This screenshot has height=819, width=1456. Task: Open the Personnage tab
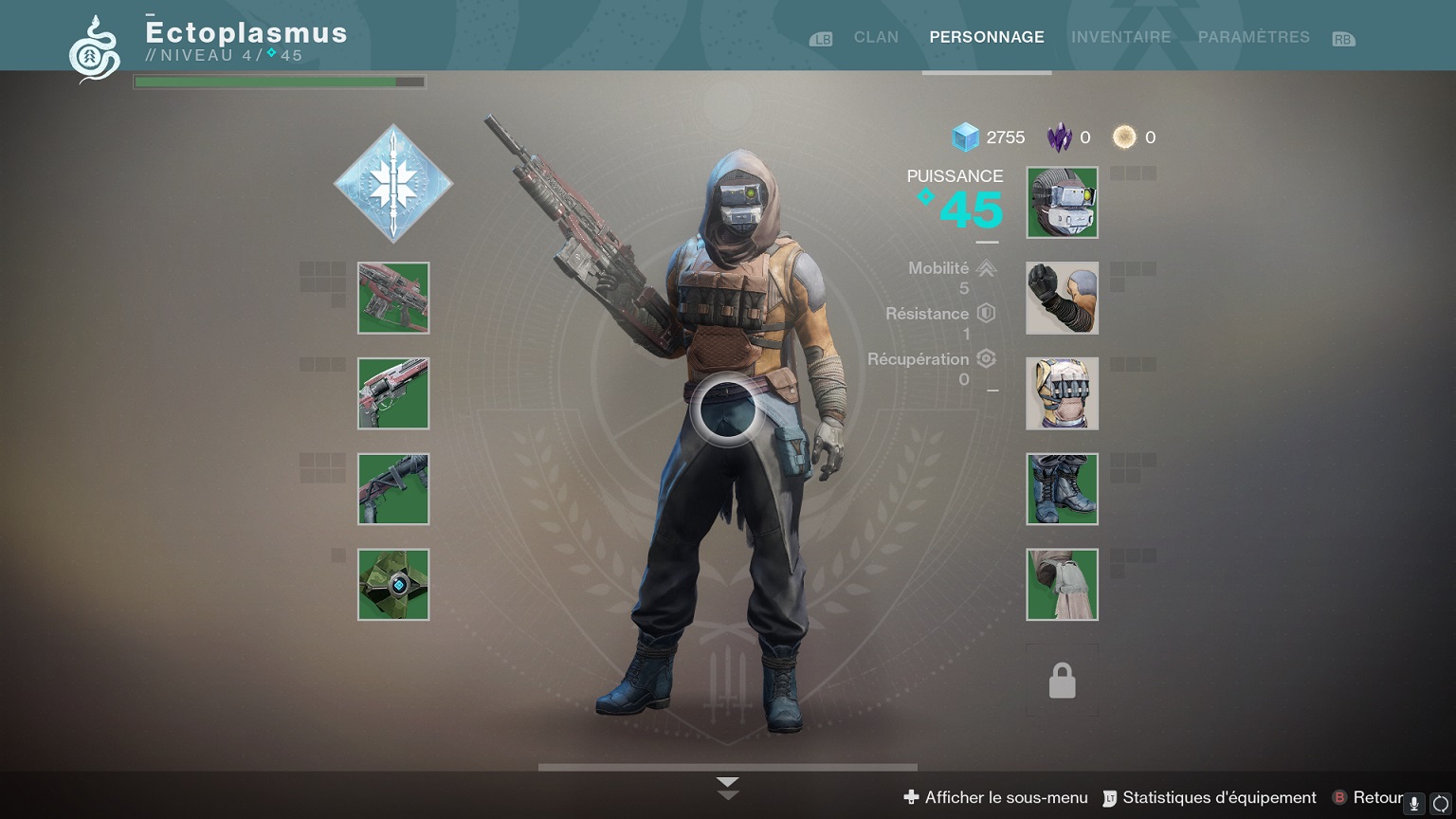pyautogui.click(x=986, y=37)
